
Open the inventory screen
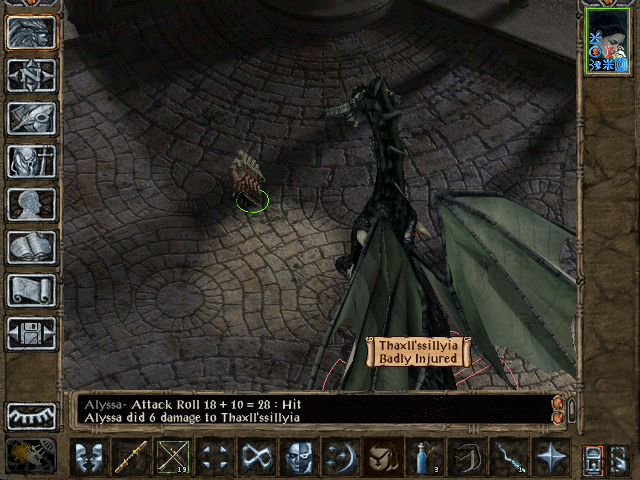pyautogui.click(x=31, y=160)
